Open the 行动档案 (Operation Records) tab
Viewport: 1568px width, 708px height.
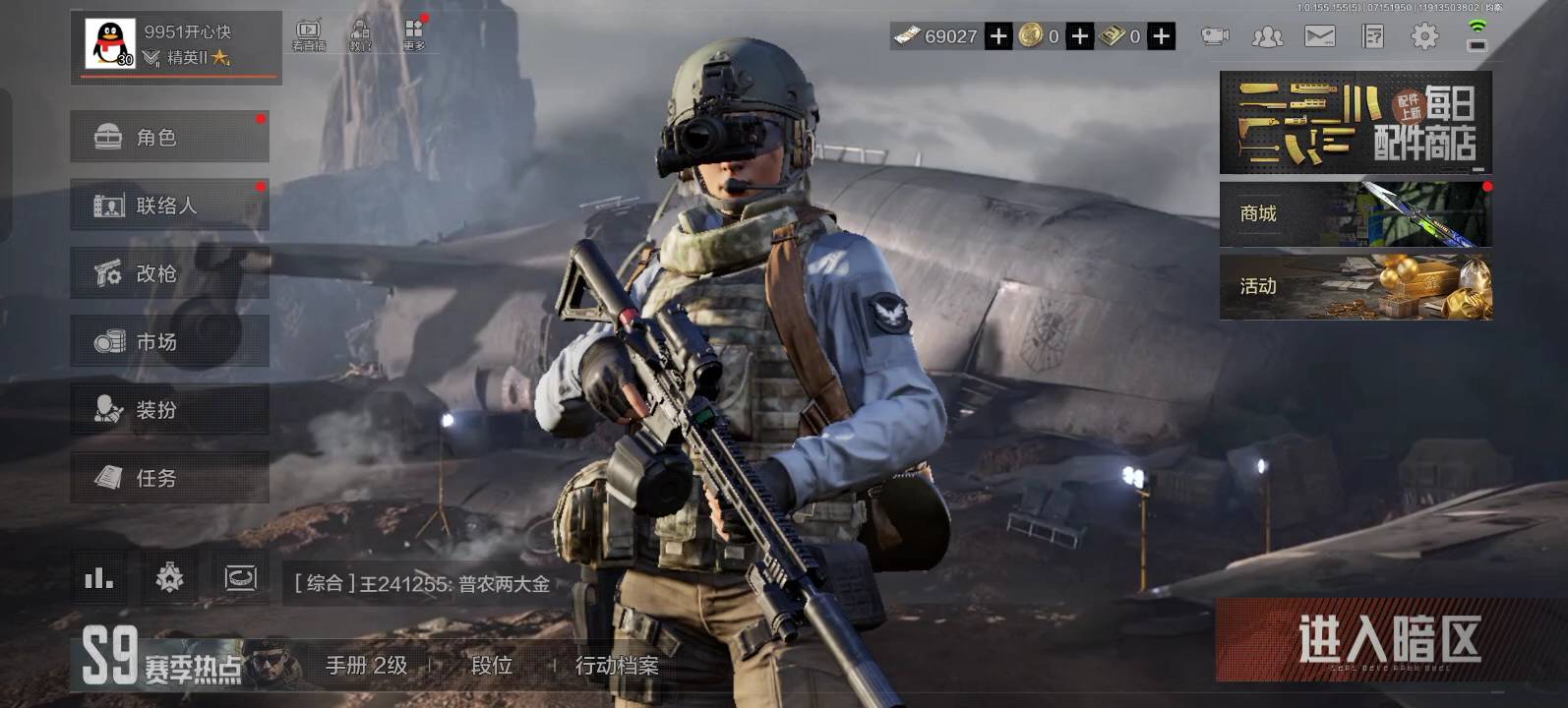(617, 666)
